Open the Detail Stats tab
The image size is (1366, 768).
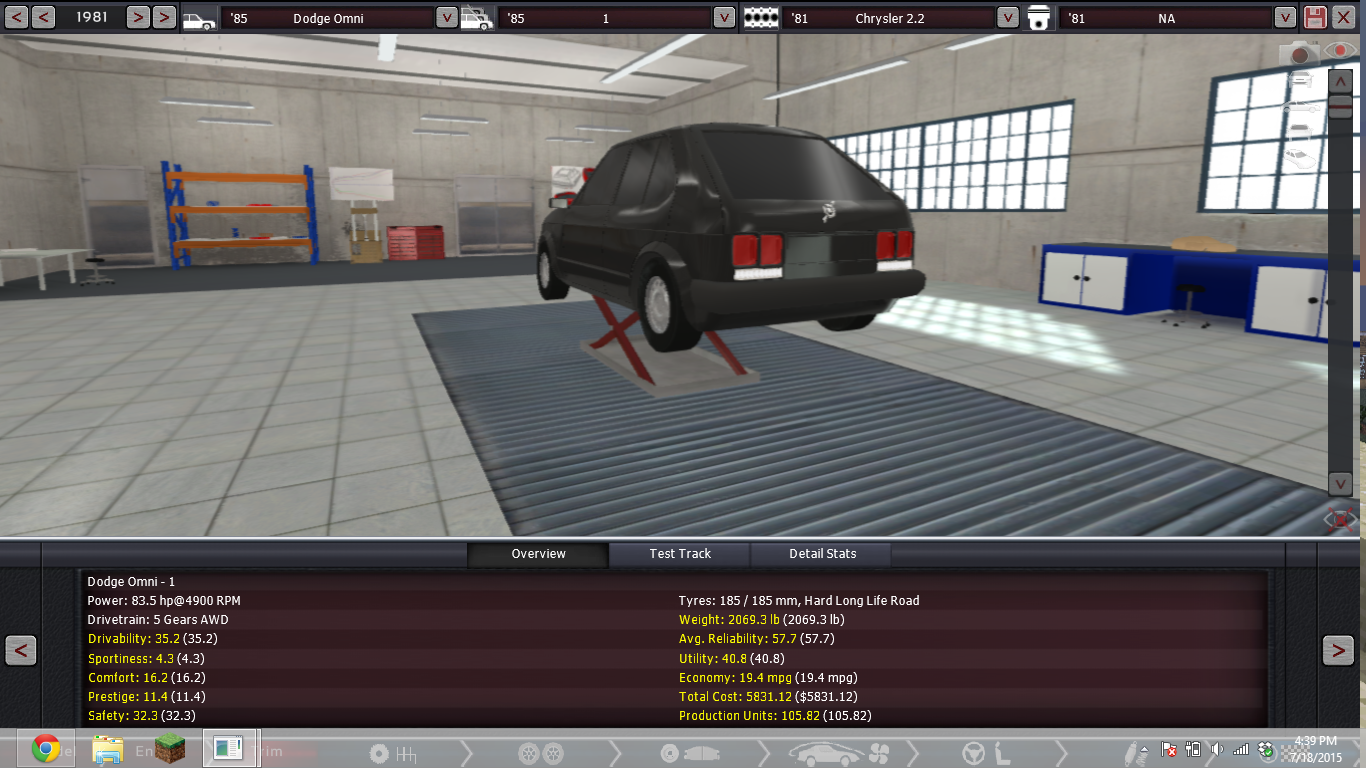click(x=821, y=553)
